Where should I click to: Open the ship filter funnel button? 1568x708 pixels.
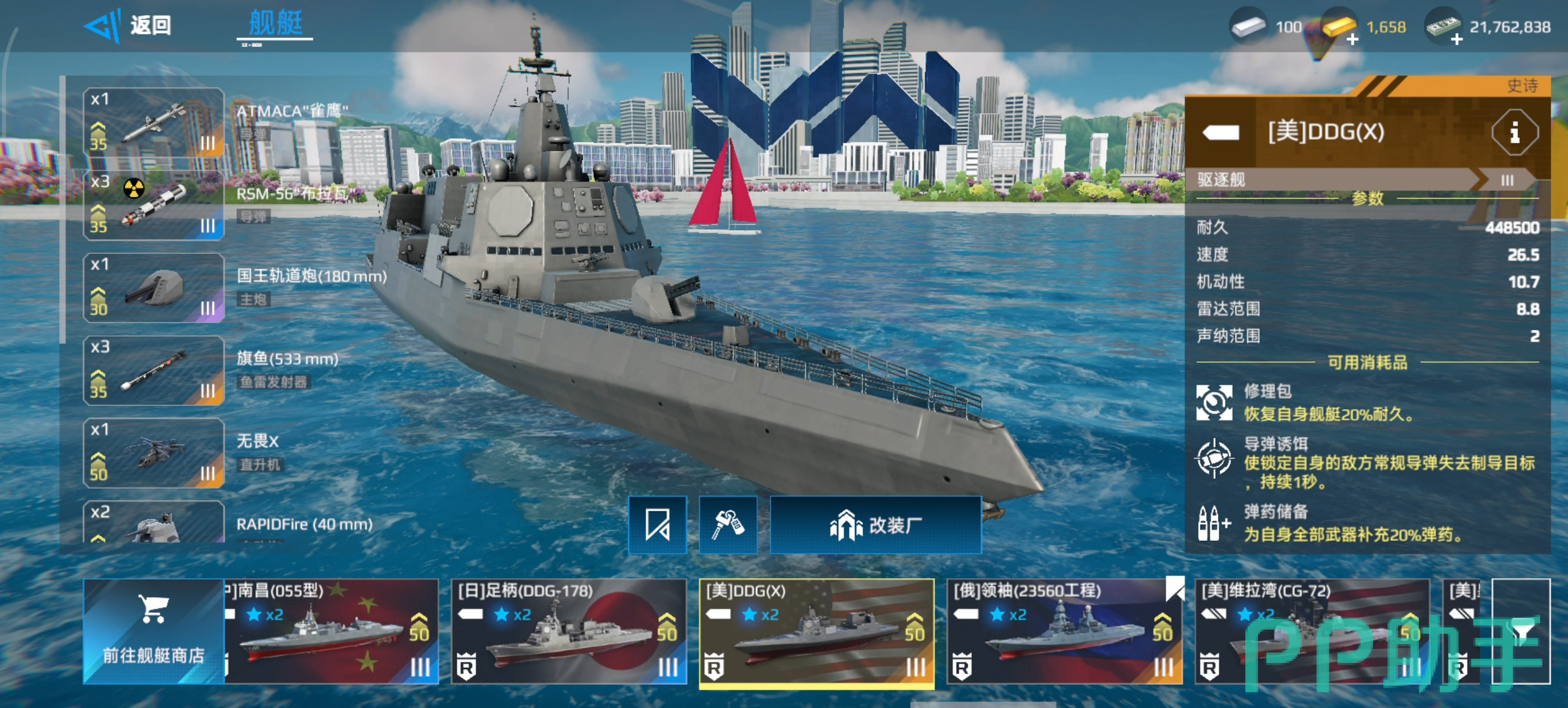pyautogui.click(x=1520, y=631)
